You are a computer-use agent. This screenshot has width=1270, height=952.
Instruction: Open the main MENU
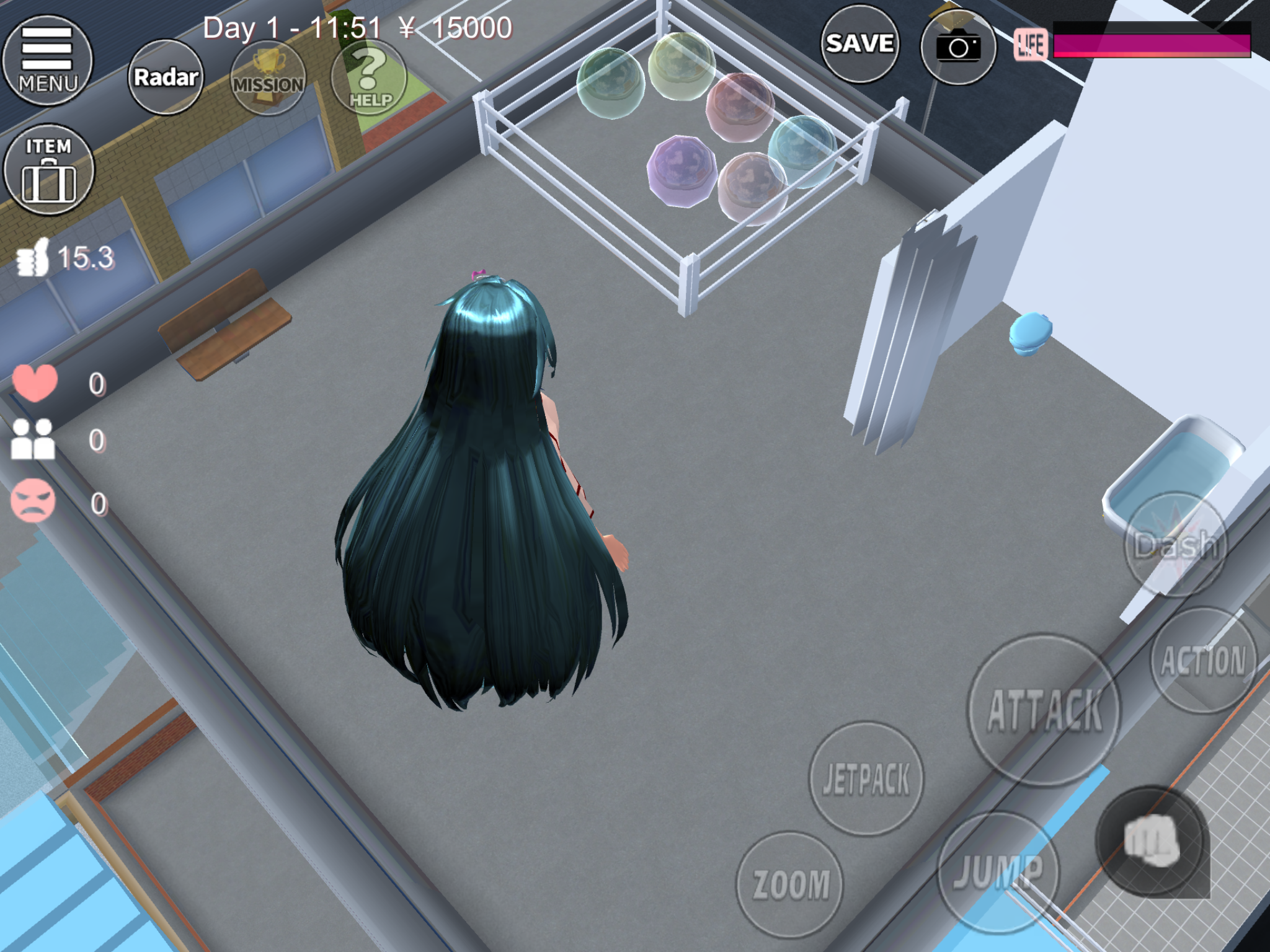click(x=48, y=60)
